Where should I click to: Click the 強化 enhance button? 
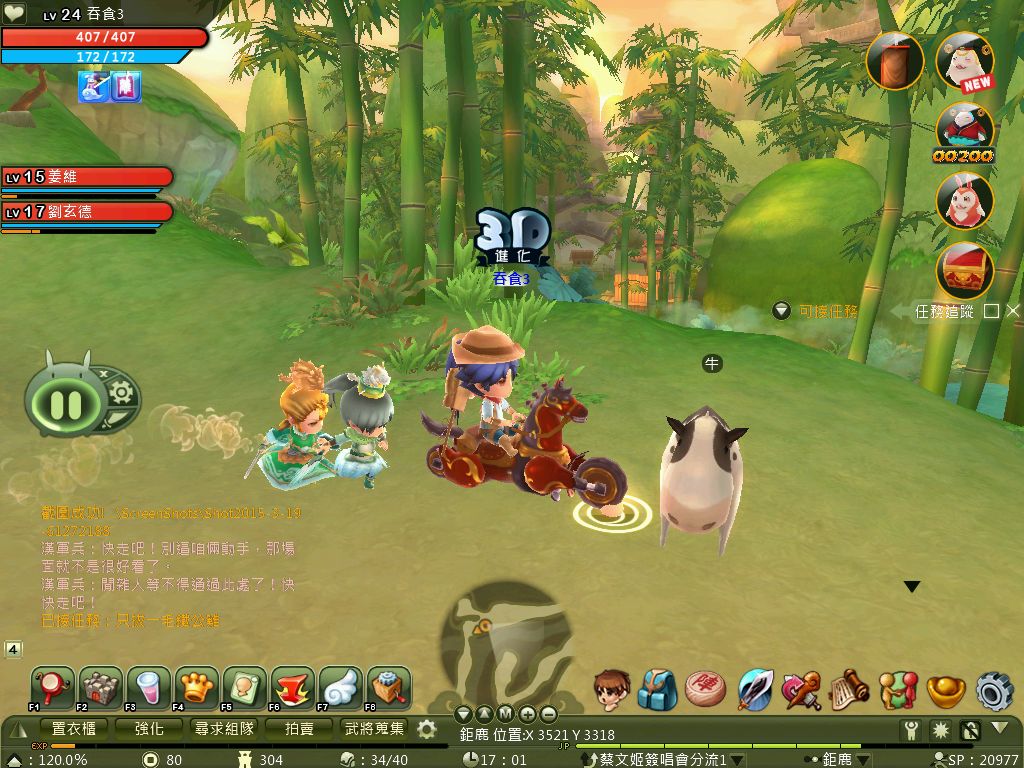(x=150, y=729)
